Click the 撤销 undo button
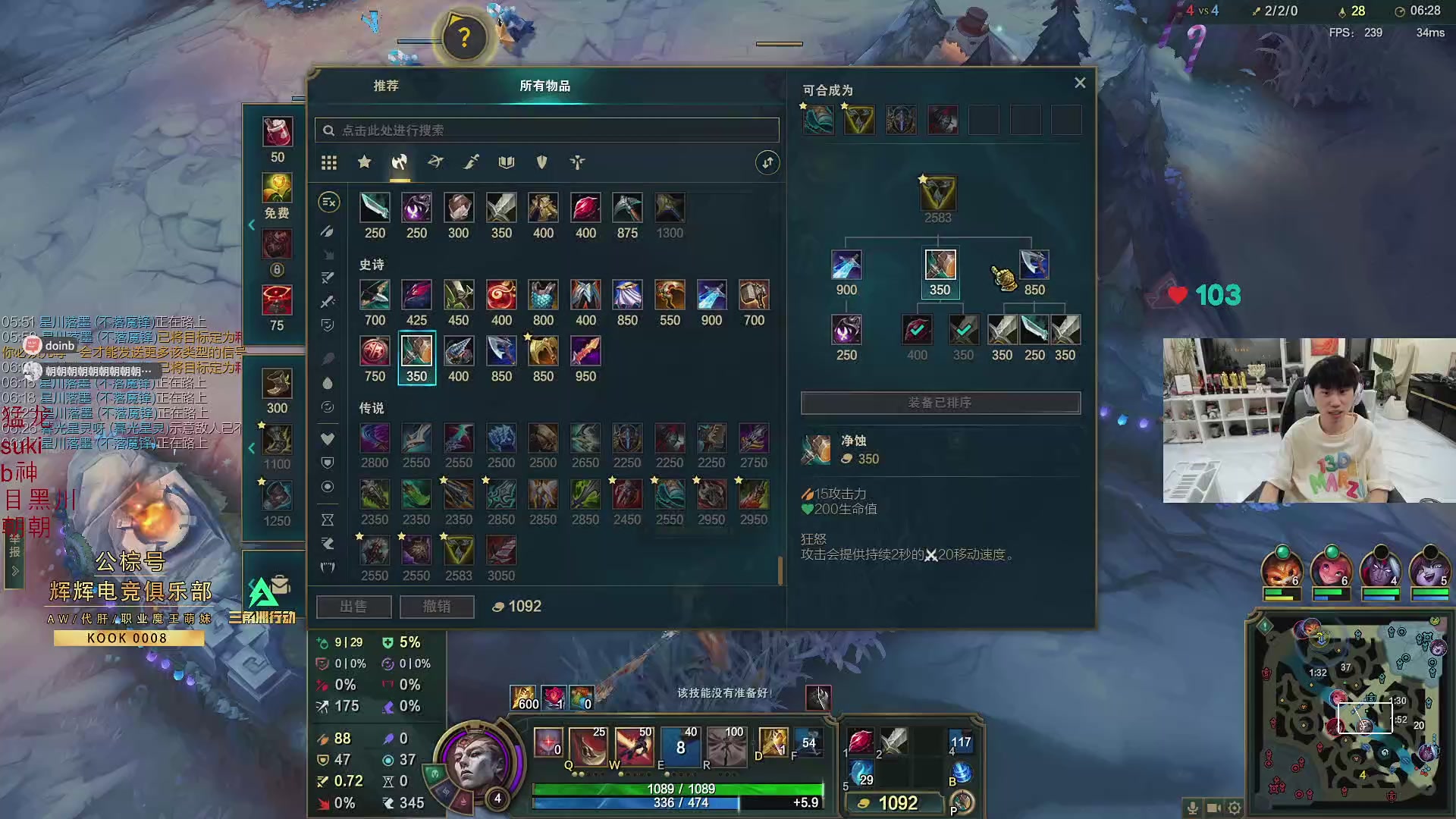The width and height of the screenshot is (1456, 819). pos(437,607)
